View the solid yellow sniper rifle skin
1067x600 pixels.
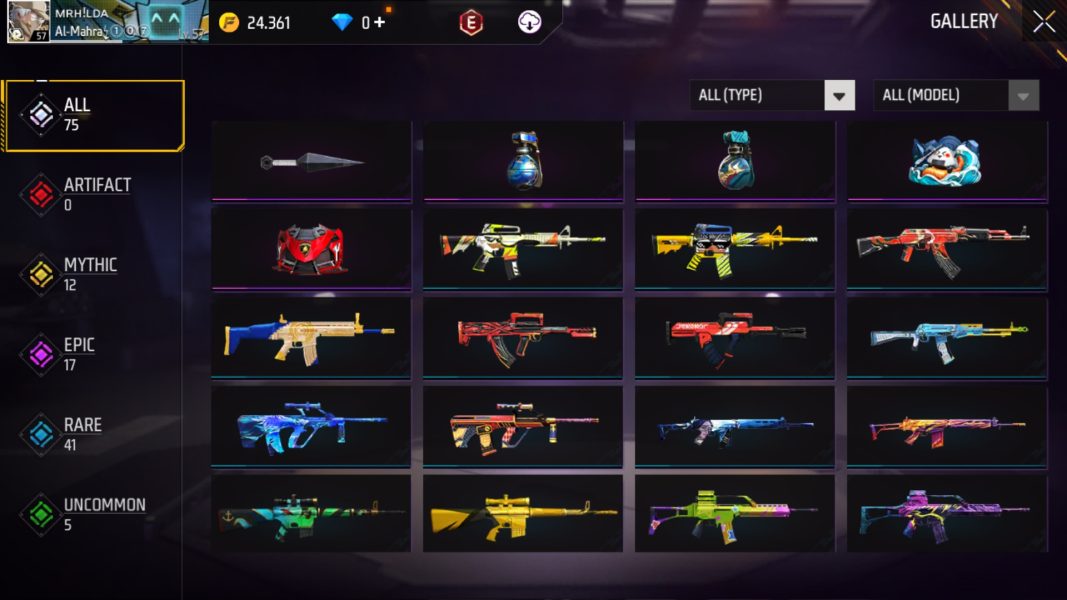point(523,513)
